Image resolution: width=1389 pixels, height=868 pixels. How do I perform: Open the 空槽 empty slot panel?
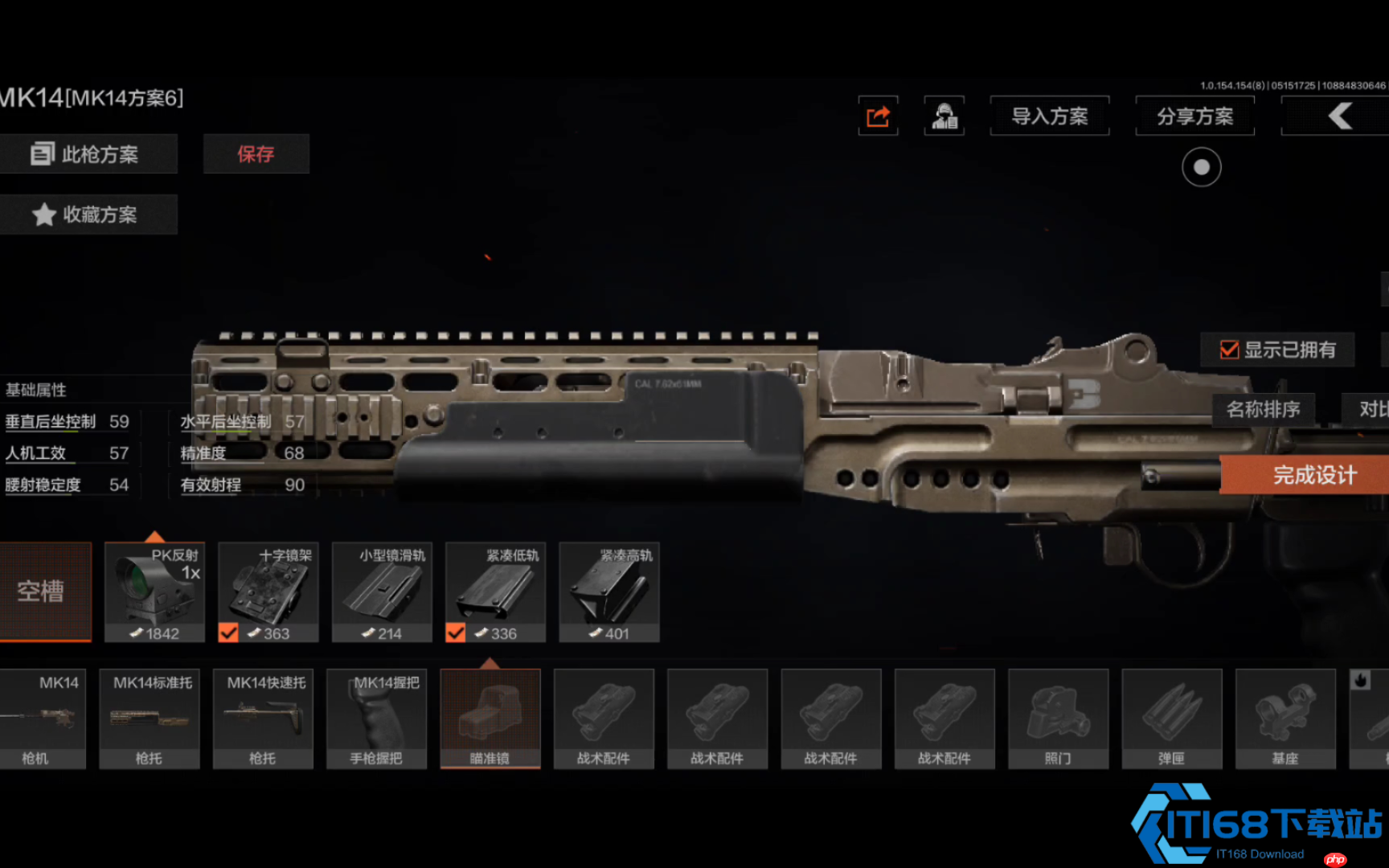46,592
